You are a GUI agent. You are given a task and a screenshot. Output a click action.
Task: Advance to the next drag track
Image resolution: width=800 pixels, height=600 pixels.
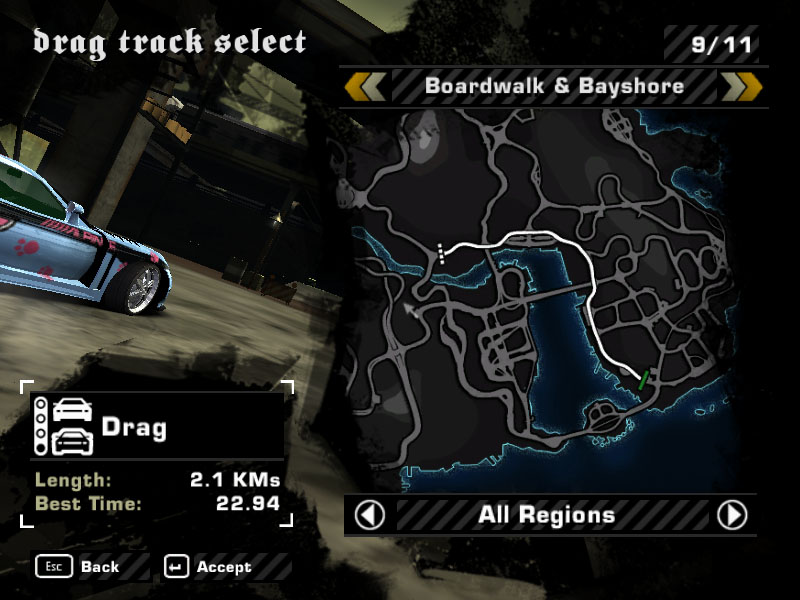click(741, 86)
